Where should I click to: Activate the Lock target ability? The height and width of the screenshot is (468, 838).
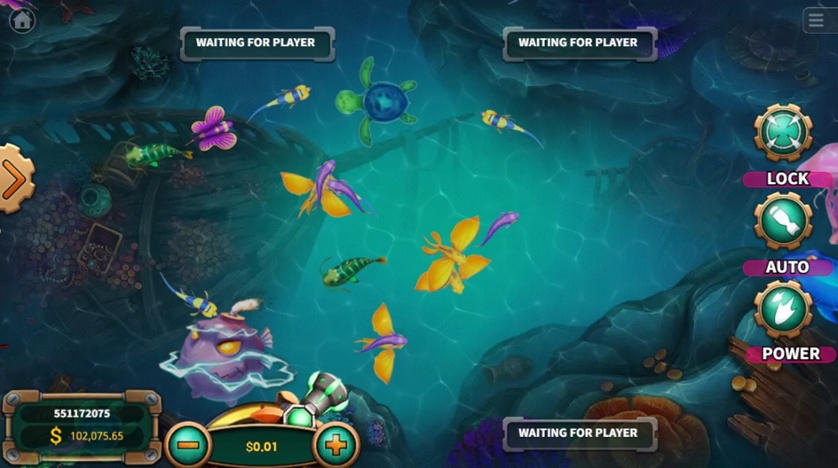[783, 134]
